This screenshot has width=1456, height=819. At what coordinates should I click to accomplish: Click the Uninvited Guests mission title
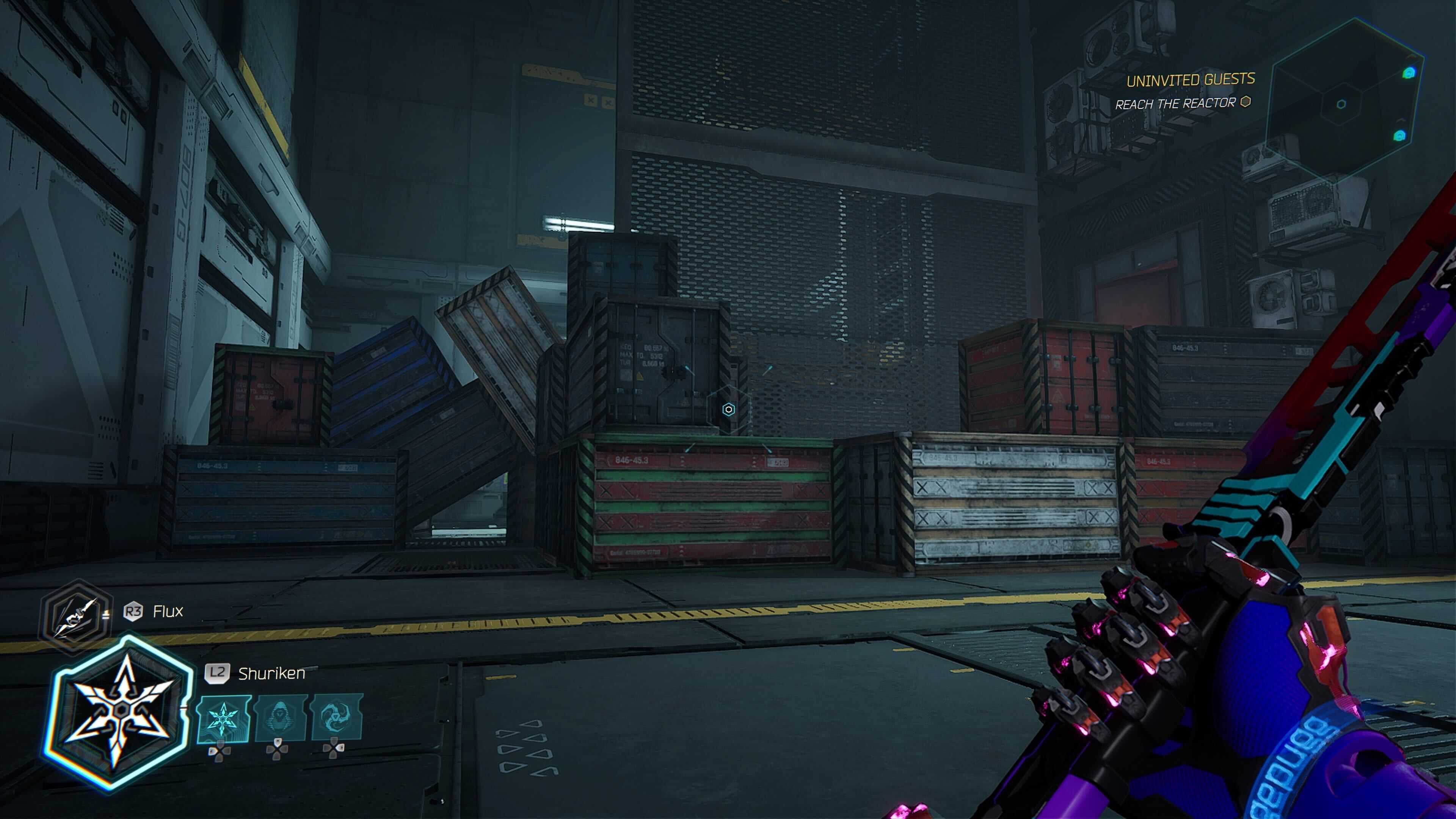coord(1190,80)
